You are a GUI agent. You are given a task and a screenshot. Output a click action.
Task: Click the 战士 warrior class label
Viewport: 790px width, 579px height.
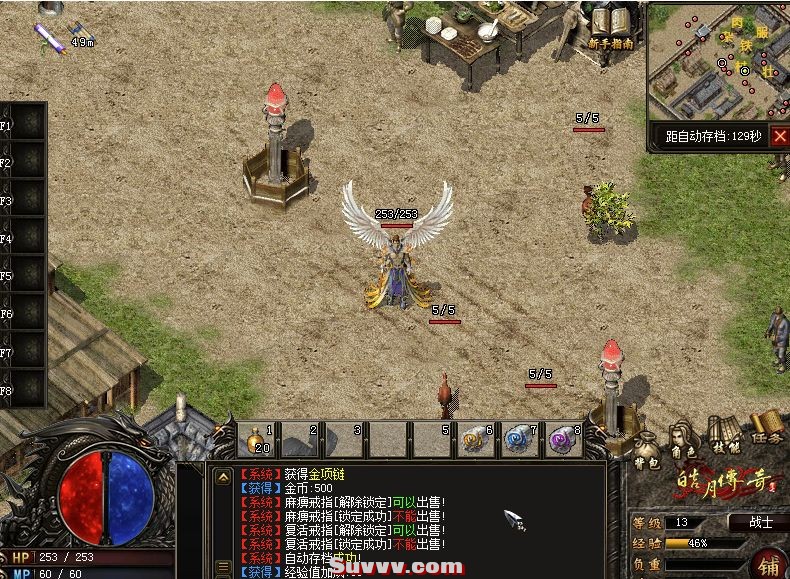761,523
